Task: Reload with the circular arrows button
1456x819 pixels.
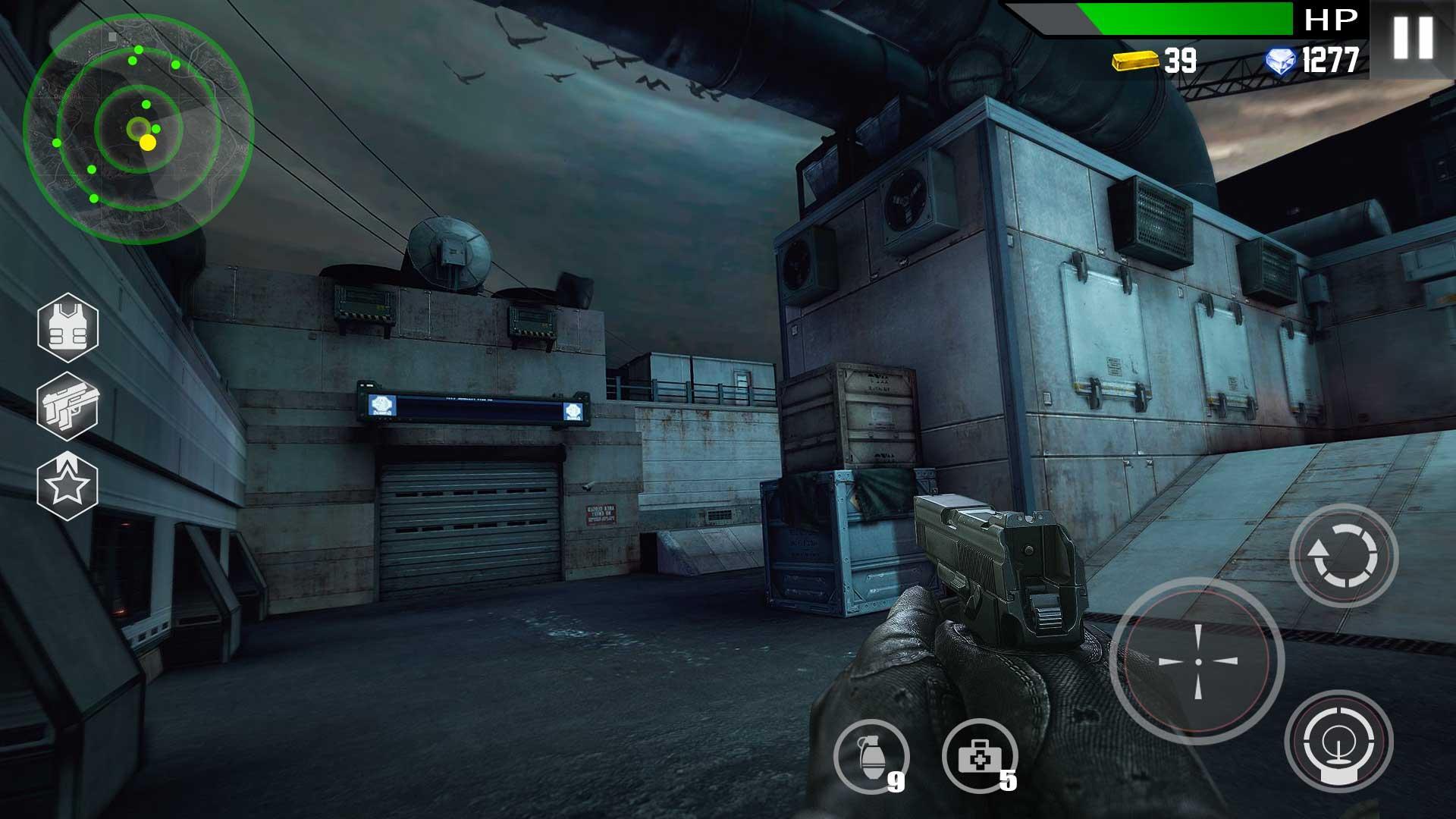Action: (x=1343, y=556)
